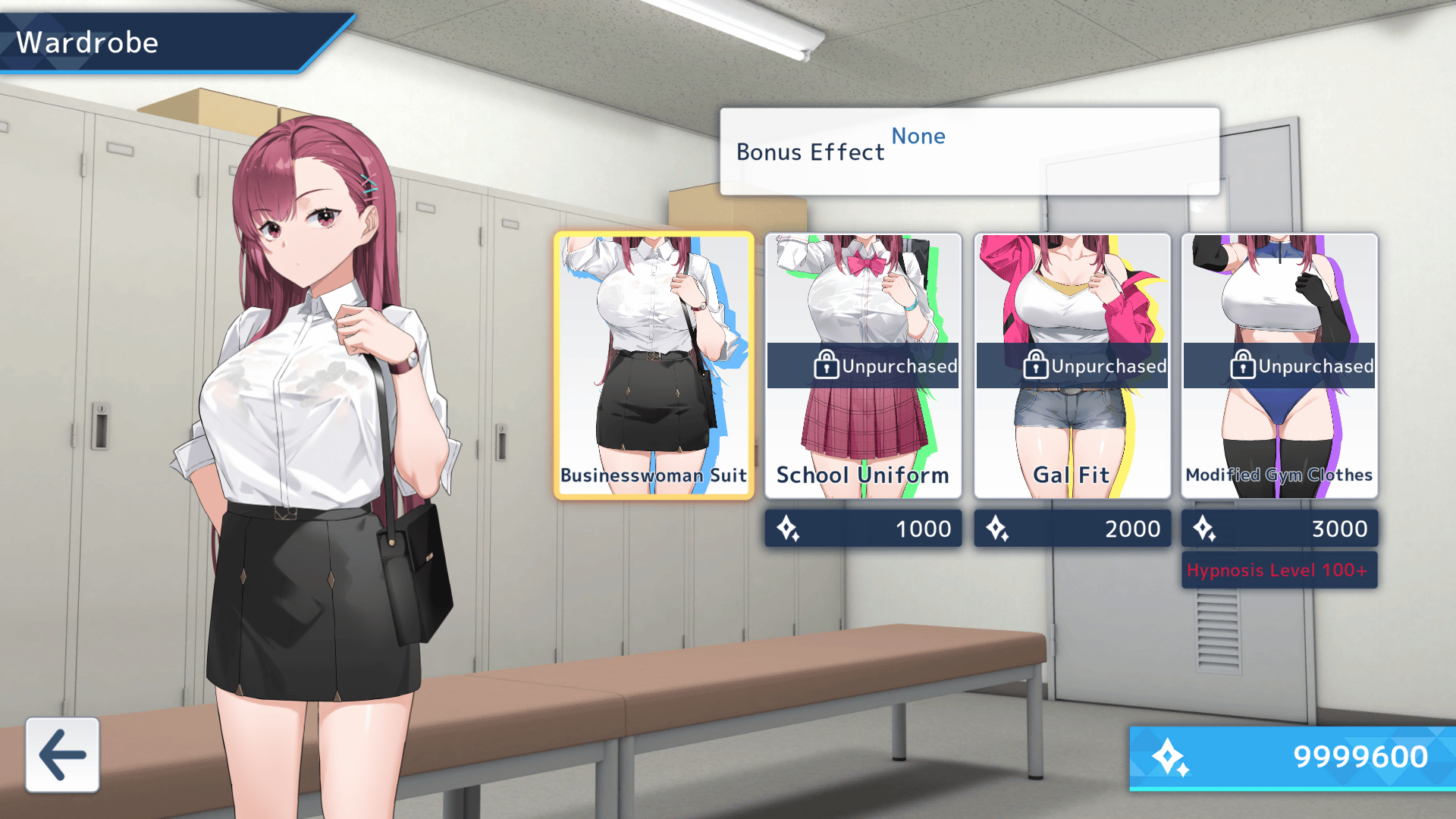Select the Modified Gym Clothes card

[x=1279, y=366]
